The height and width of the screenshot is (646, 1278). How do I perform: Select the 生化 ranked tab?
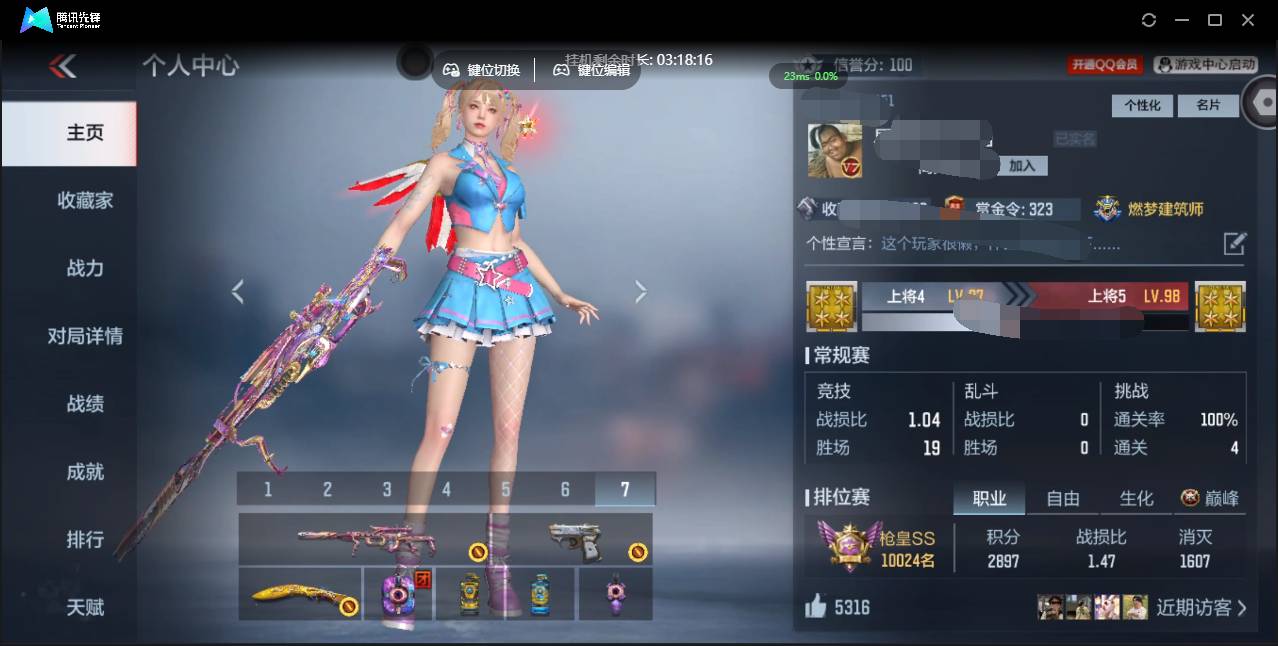[1136, 498]
